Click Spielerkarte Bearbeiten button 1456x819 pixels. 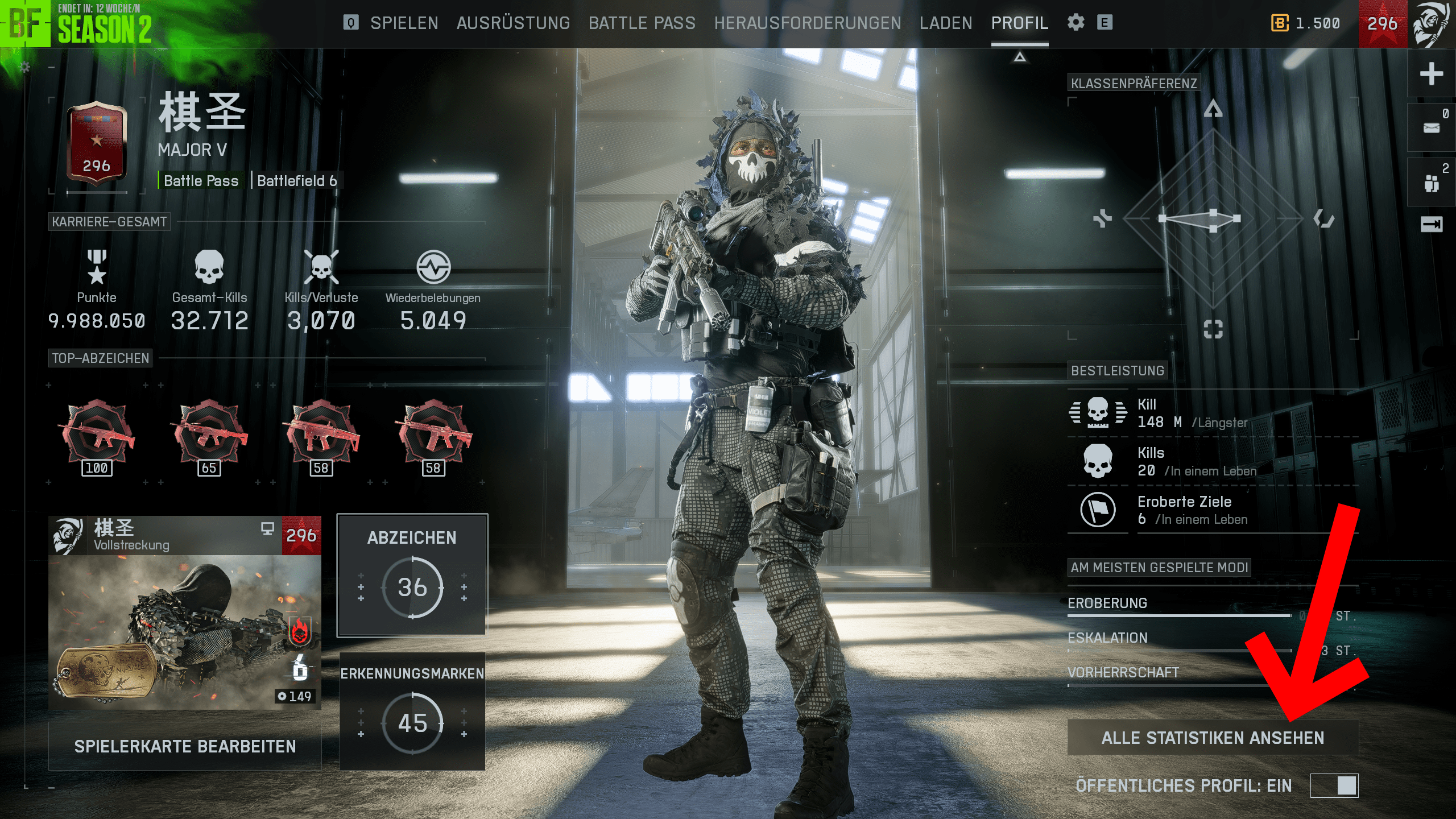tap(185, 746)
